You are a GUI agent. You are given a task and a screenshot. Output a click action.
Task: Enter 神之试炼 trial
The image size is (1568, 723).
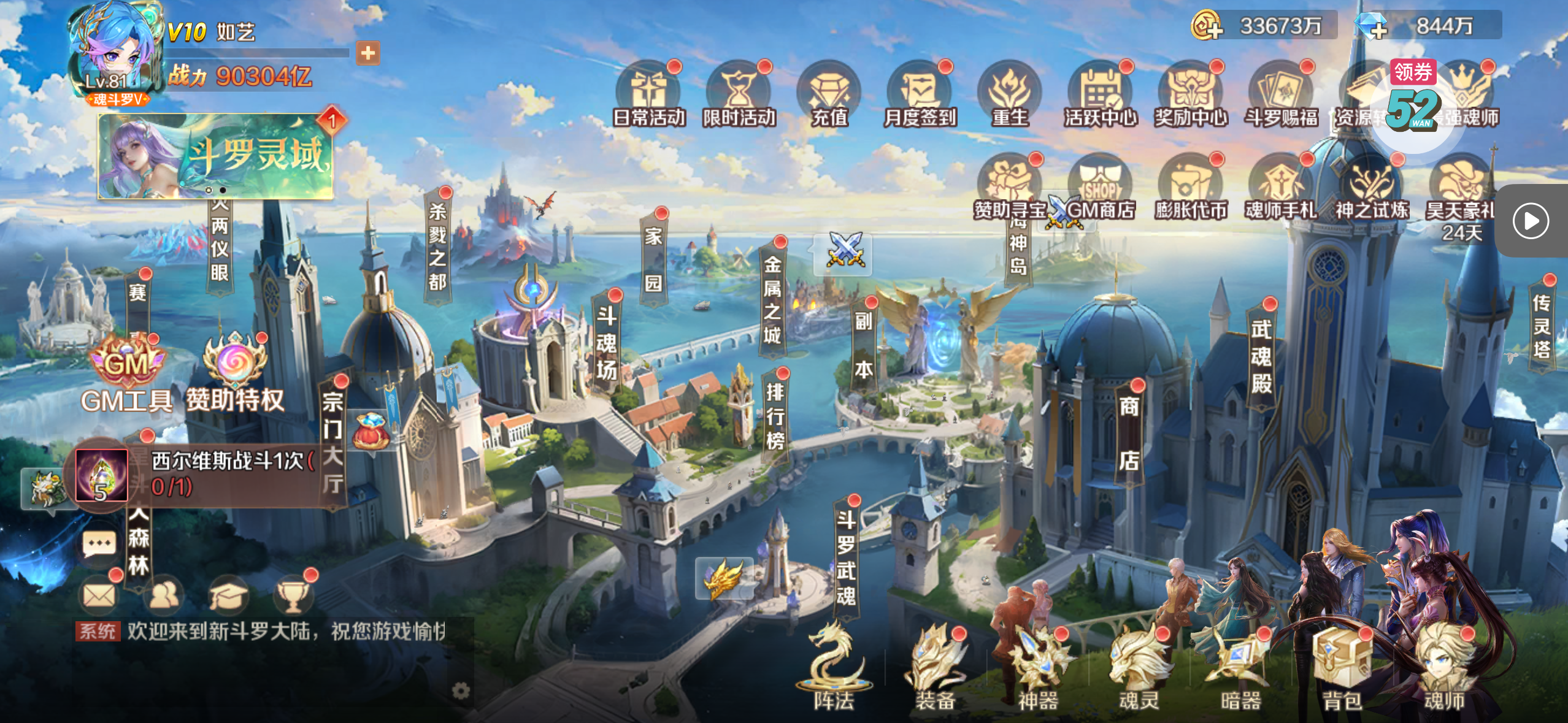tap(1371, 187)
